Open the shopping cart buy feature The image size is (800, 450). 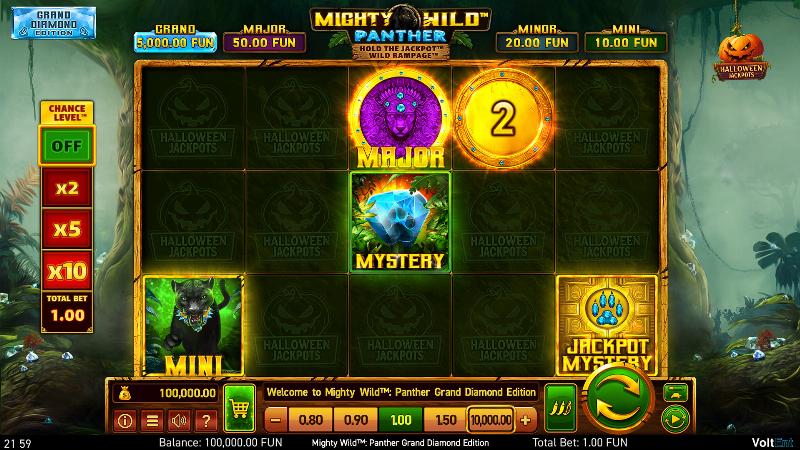[239, 407]
